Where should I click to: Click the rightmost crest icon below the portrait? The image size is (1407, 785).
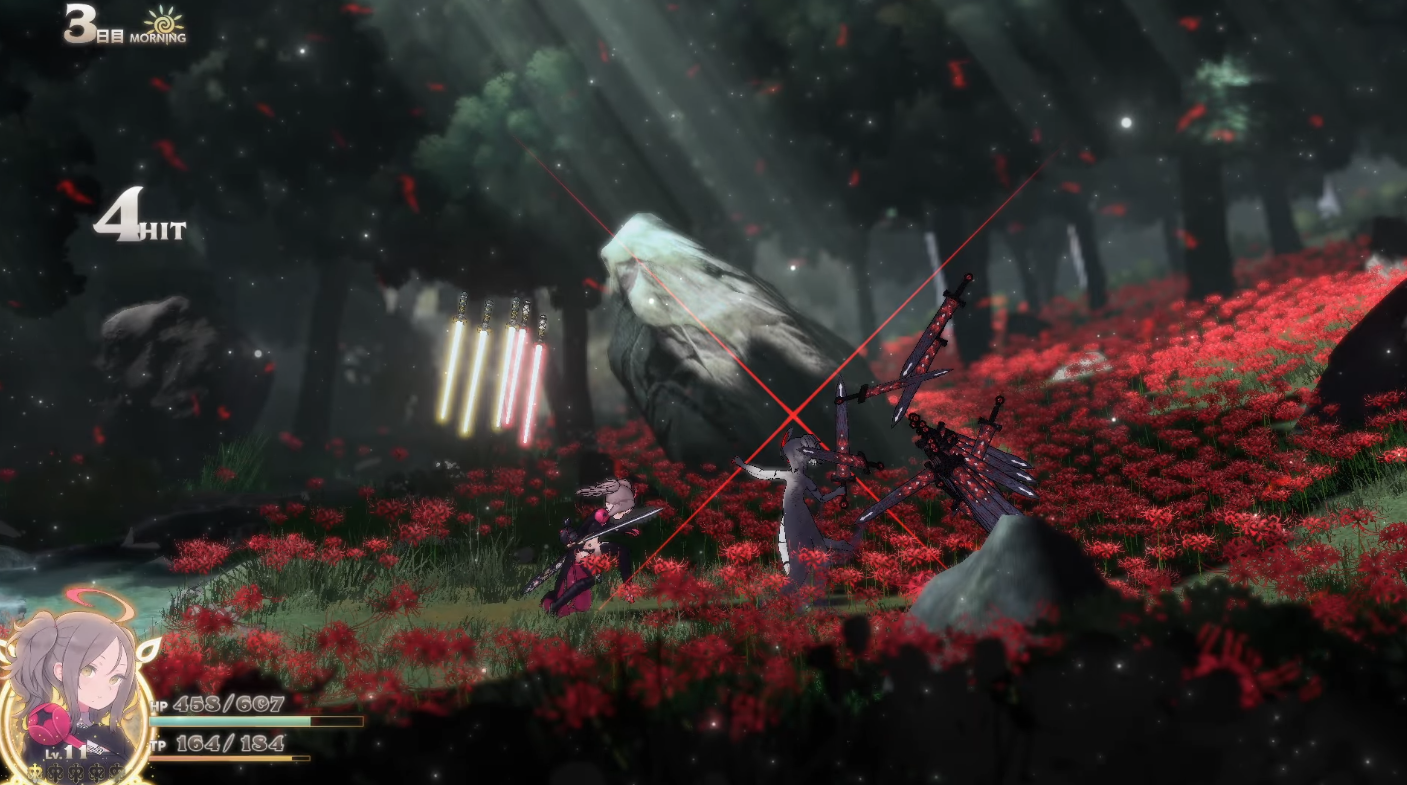(x=118, y=772)
